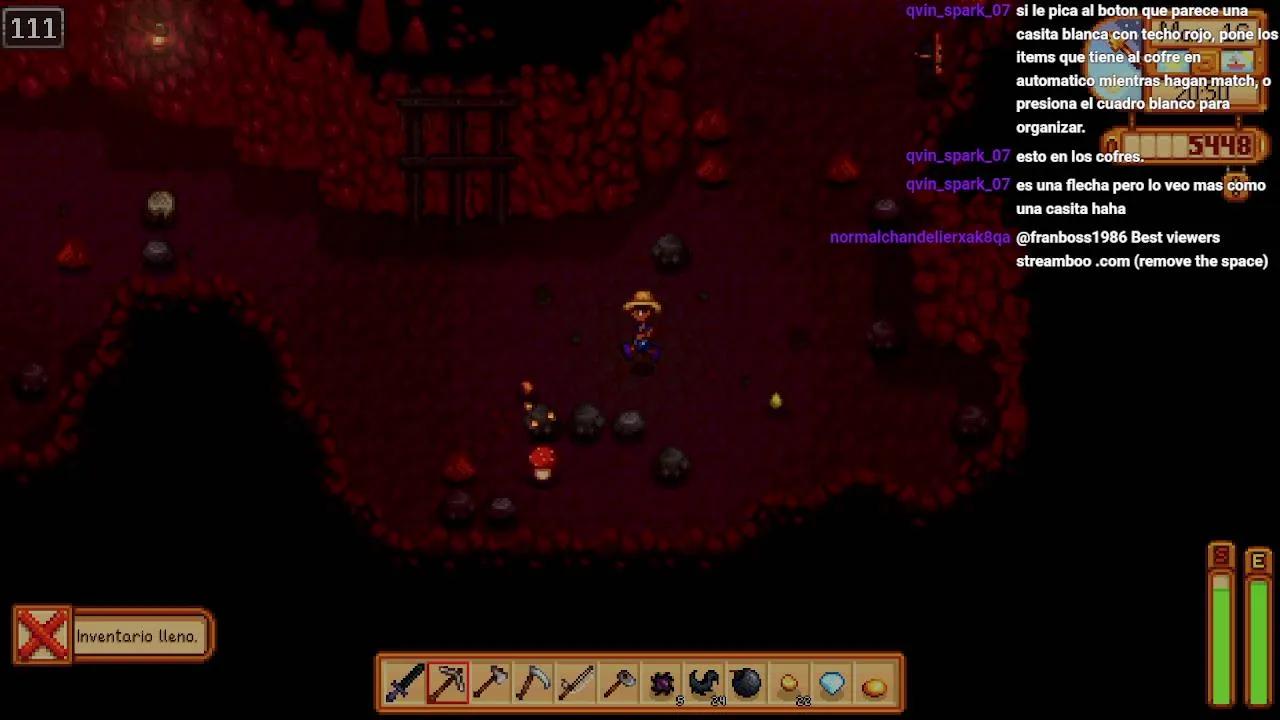1280x720 pixels.
Task: Open the journal icon below the gold counter
Action: (x=1237, y=186)
